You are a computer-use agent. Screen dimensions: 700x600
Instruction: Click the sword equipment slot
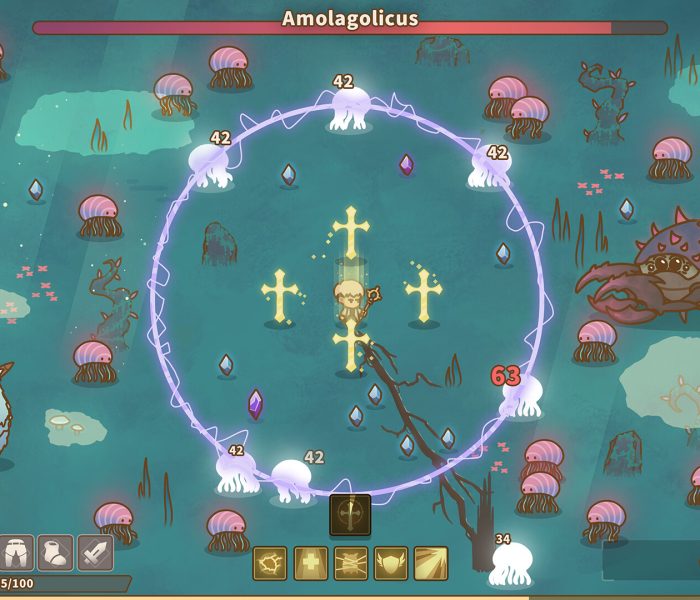(x=95, y=552)
